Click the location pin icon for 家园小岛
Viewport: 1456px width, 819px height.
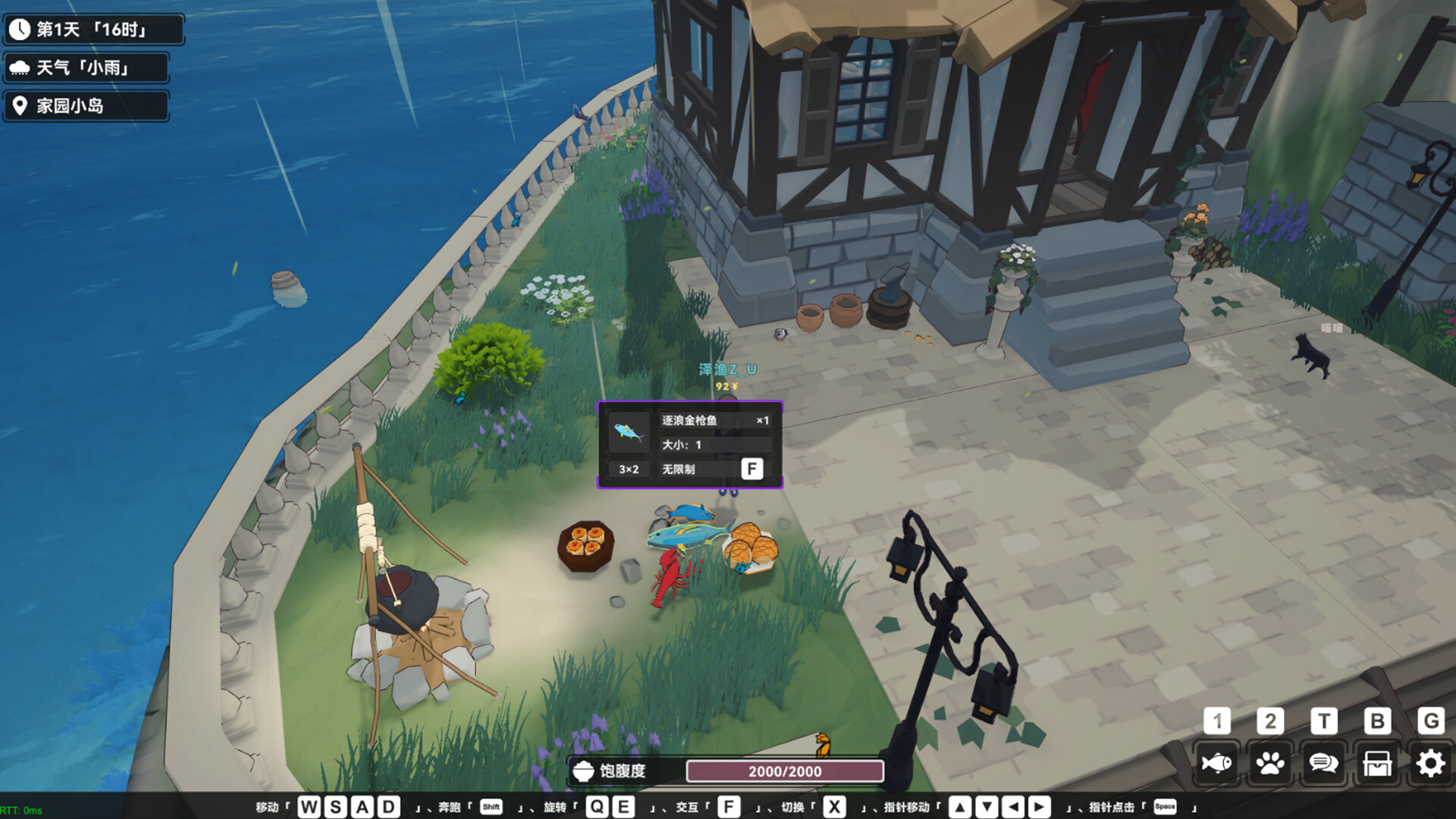(20, 105)
